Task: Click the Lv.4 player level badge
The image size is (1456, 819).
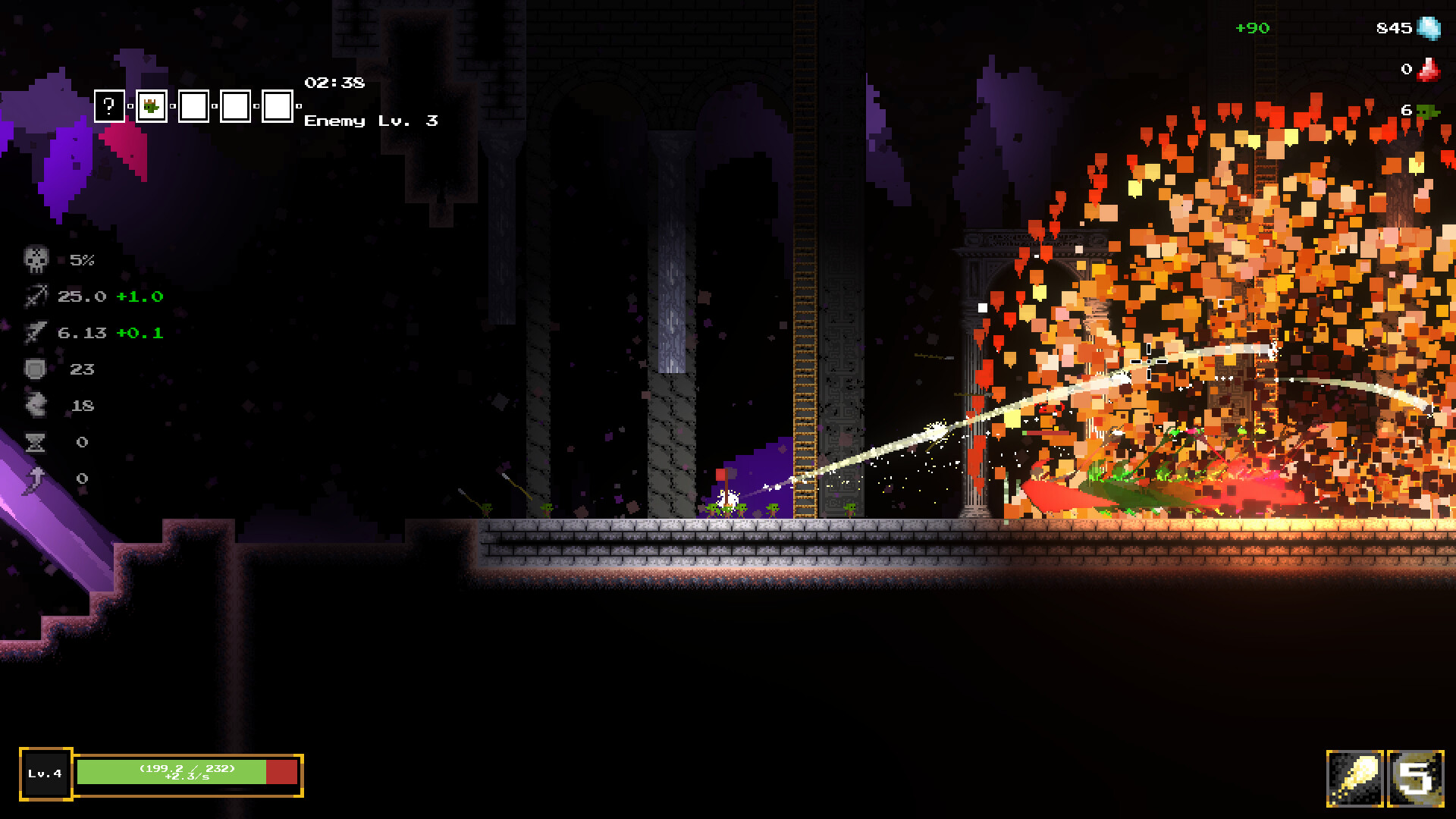Action: tap(45, 773)
